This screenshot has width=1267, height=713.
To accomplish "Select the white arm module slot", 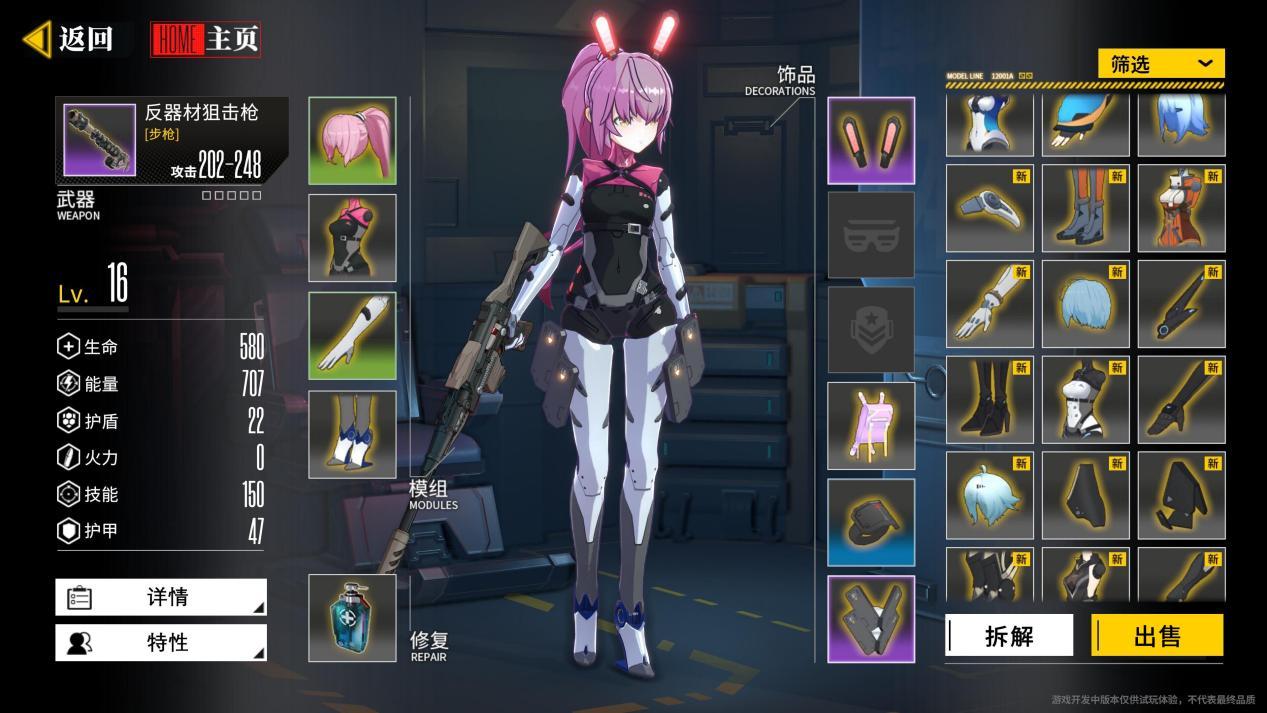I will click(x=352, y=336).
